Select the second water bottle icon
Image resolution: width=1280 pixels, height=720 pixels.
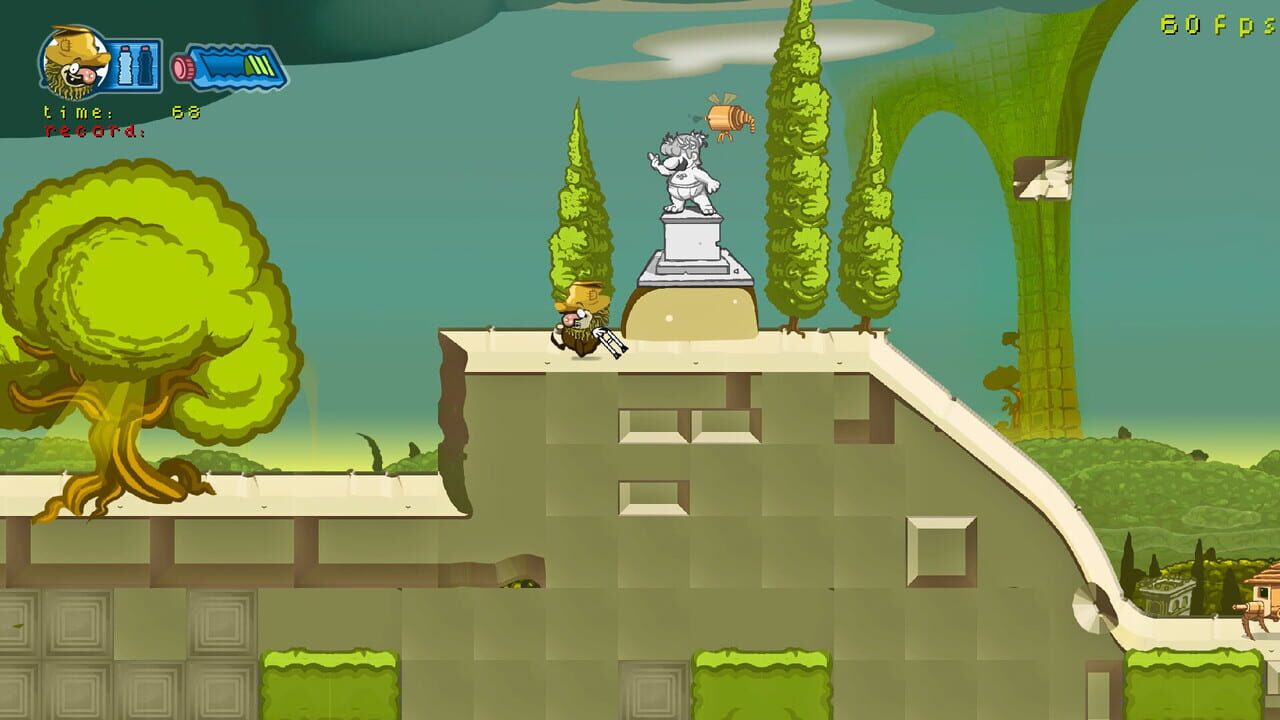(144, 64)
